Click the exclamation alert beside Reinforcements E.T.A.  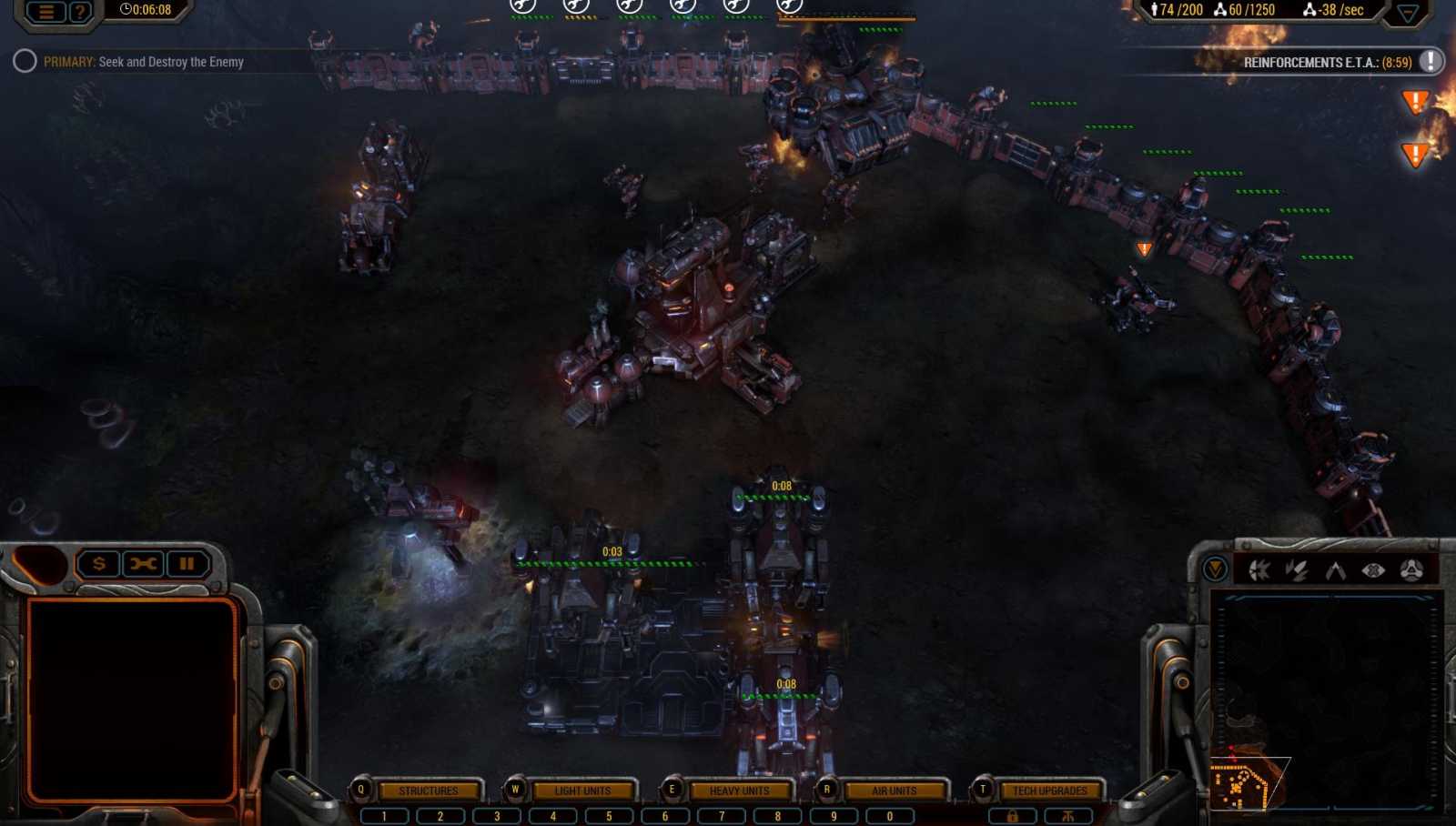click(1430, 63)
